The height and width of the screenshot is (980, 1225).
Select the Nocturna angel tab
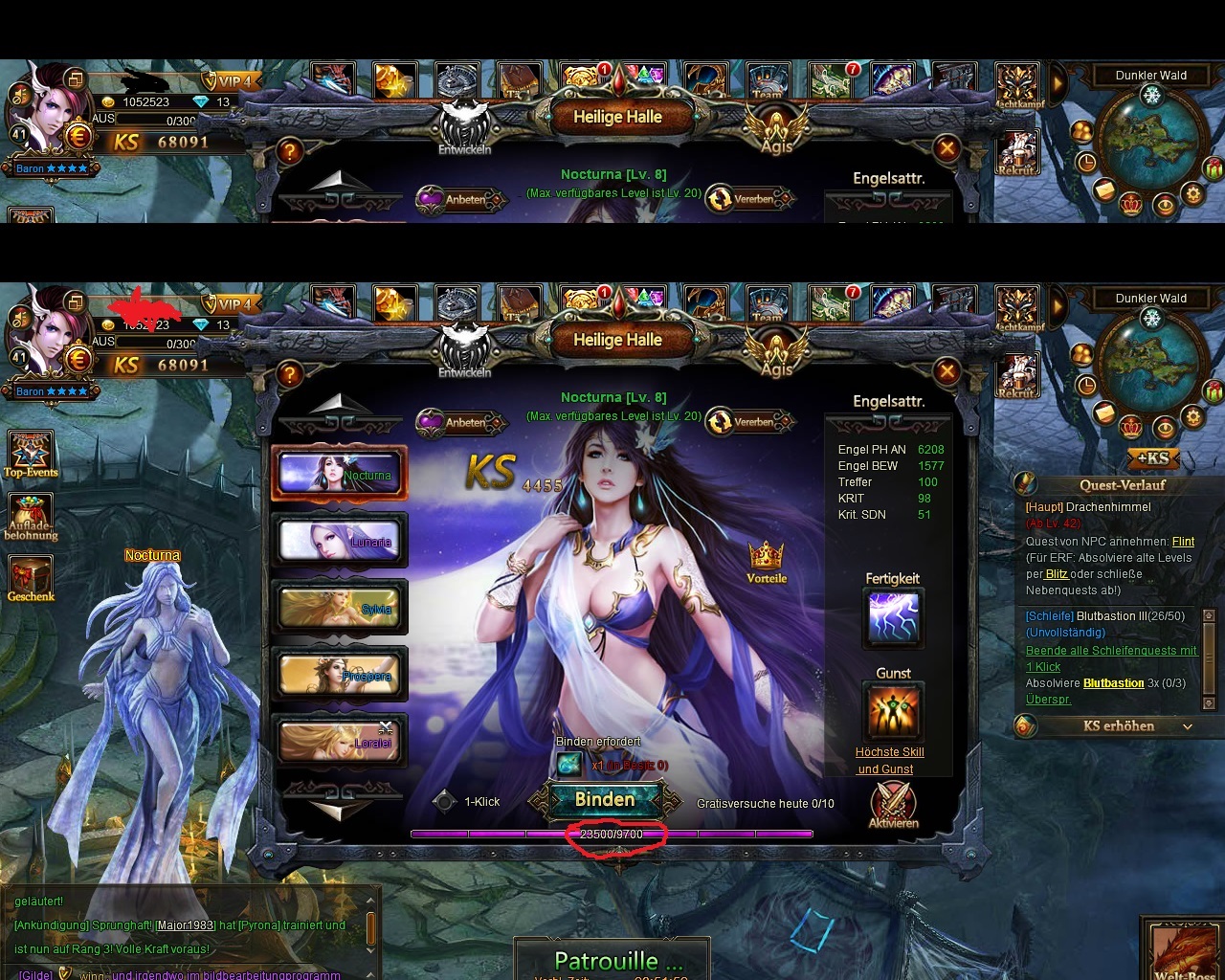click(339, 473)
